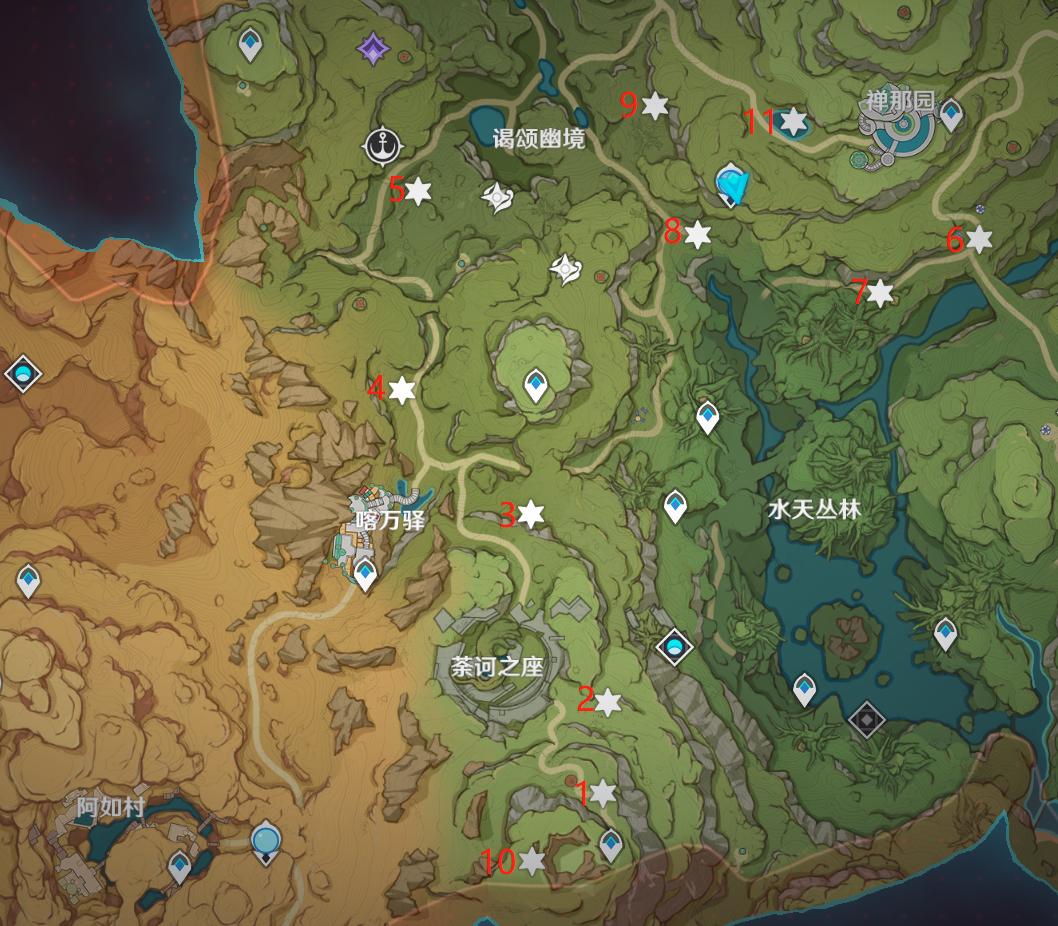Select the star marker numbered 6
Viewport: 1058px width, 926px height.
tap(979, 239)
